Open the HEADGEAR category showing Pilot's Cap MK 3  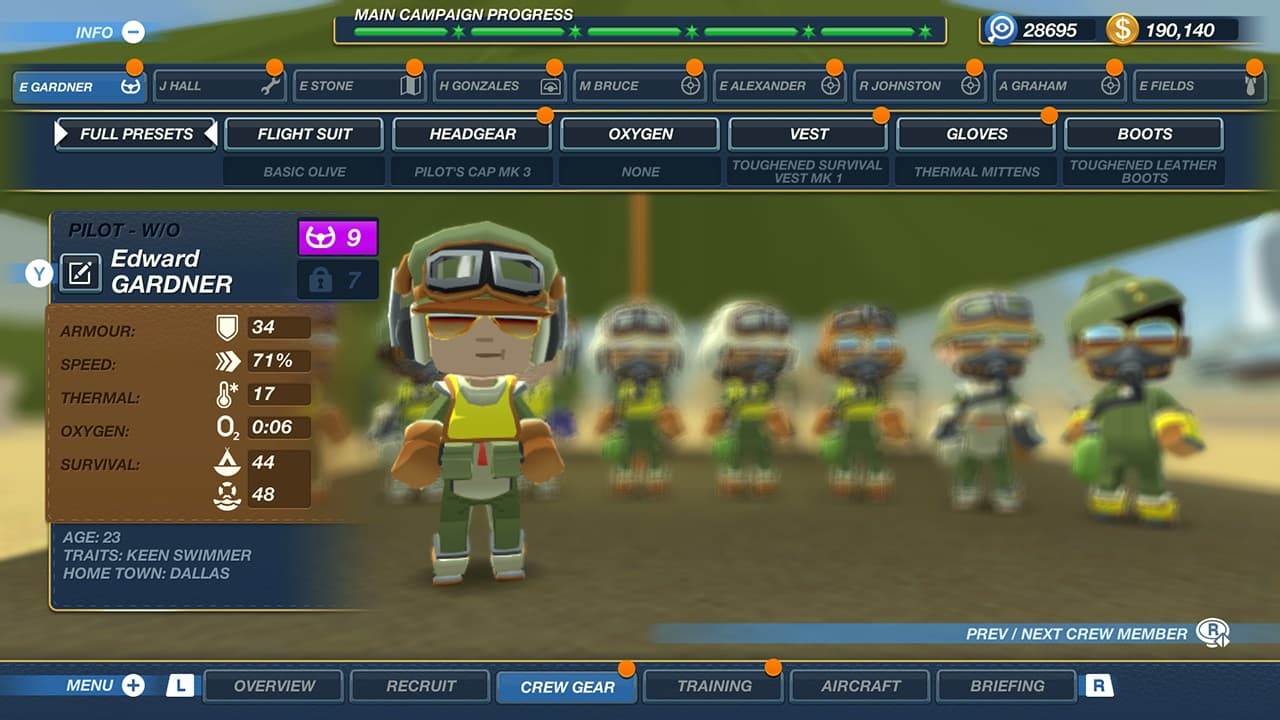472,133
